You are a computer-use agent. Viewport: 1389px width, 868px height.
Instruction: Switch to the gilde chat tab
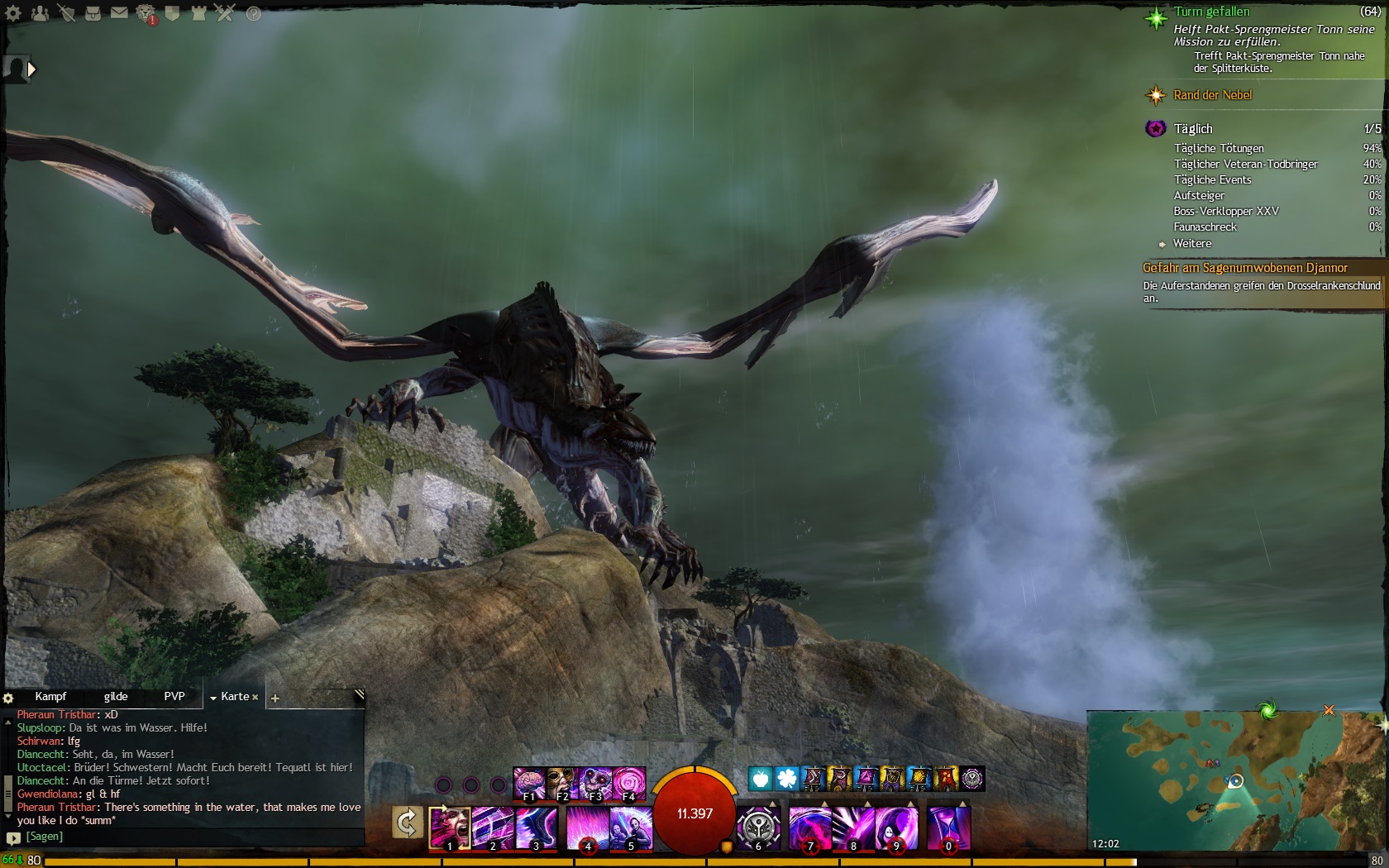click(116, 696)
